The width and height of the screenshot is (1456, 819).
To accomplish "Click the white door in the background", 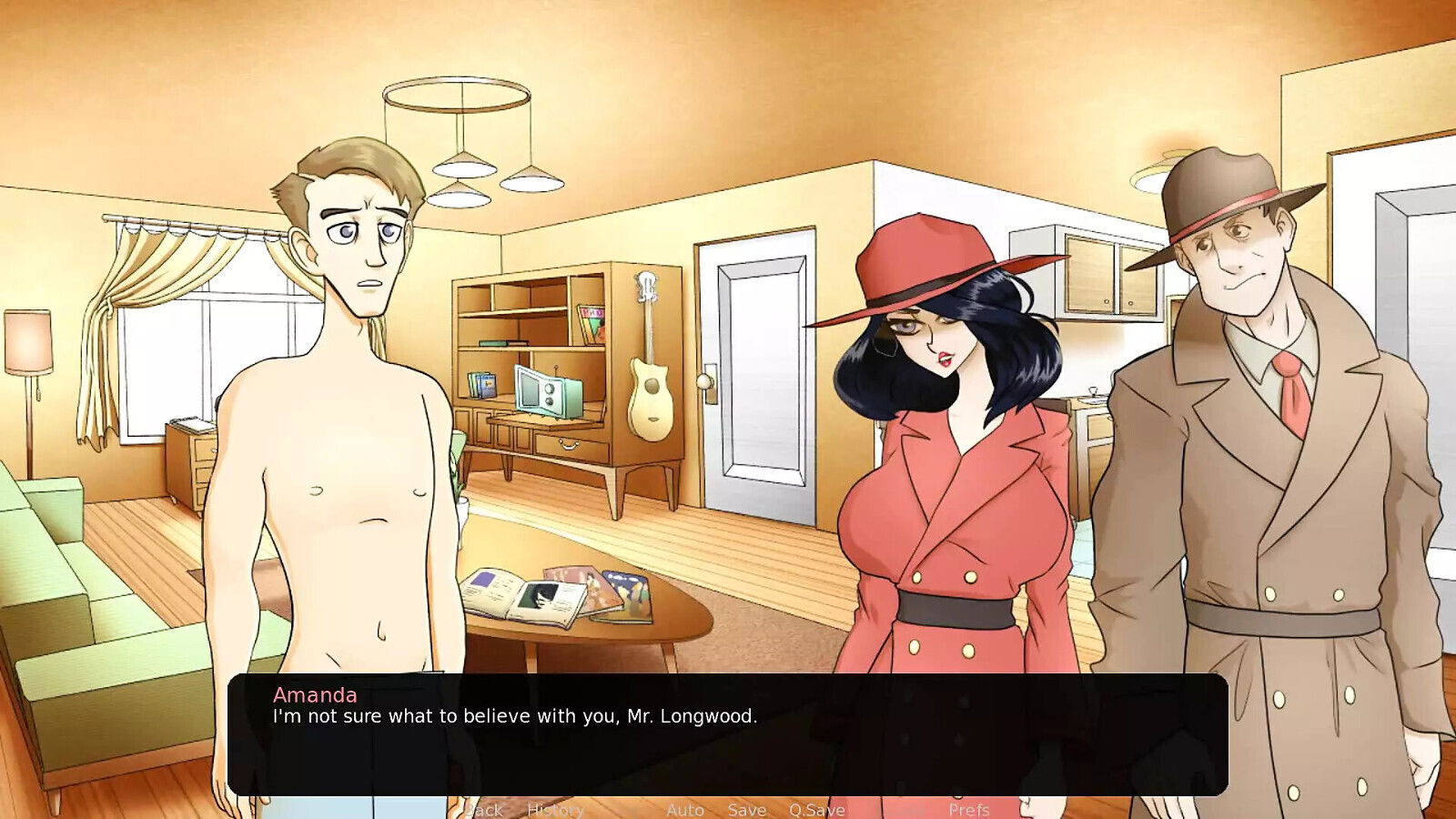I will 757,373.
